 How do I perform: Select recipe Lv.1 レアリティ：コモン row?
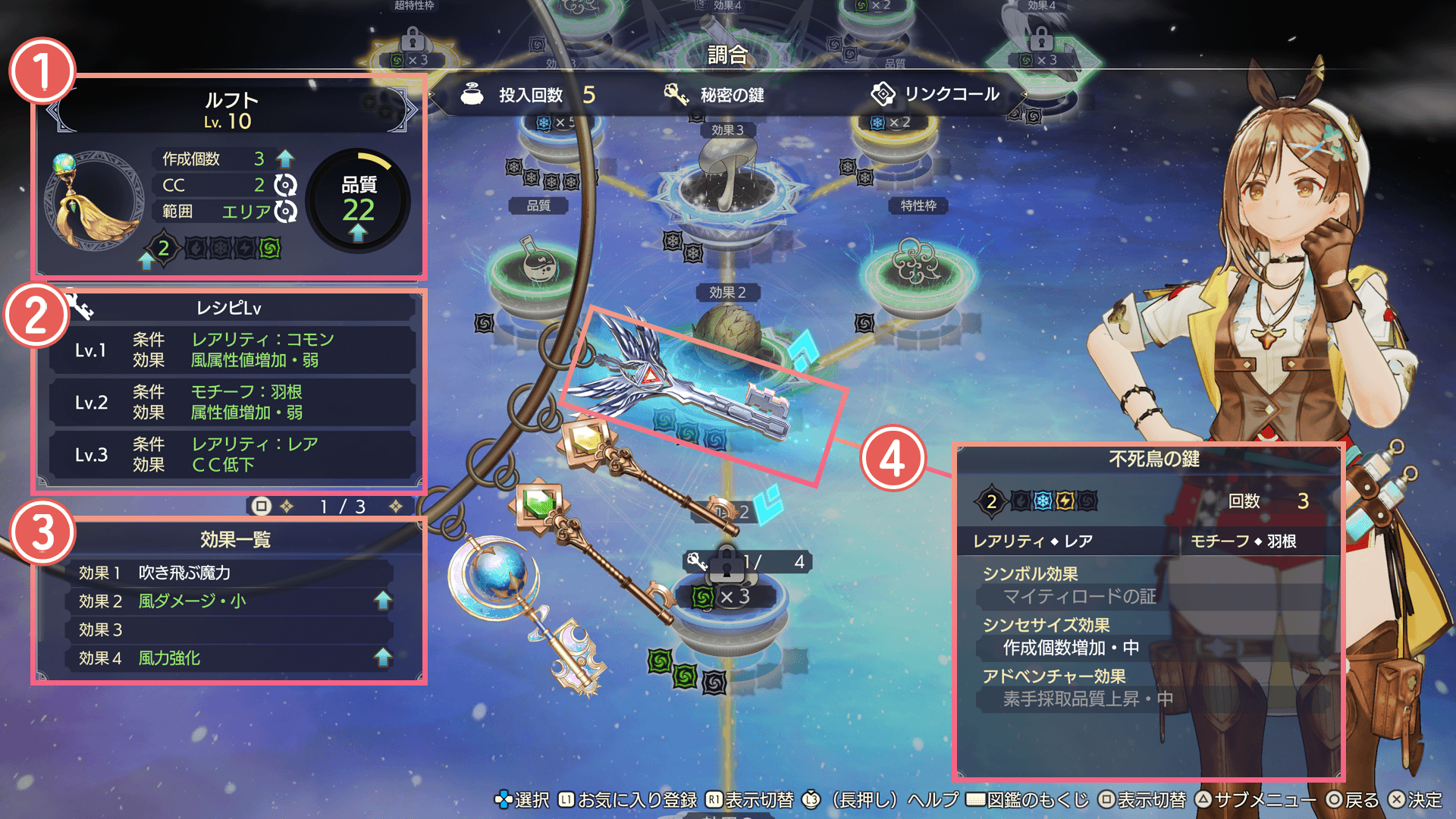(x=232, y=350)
